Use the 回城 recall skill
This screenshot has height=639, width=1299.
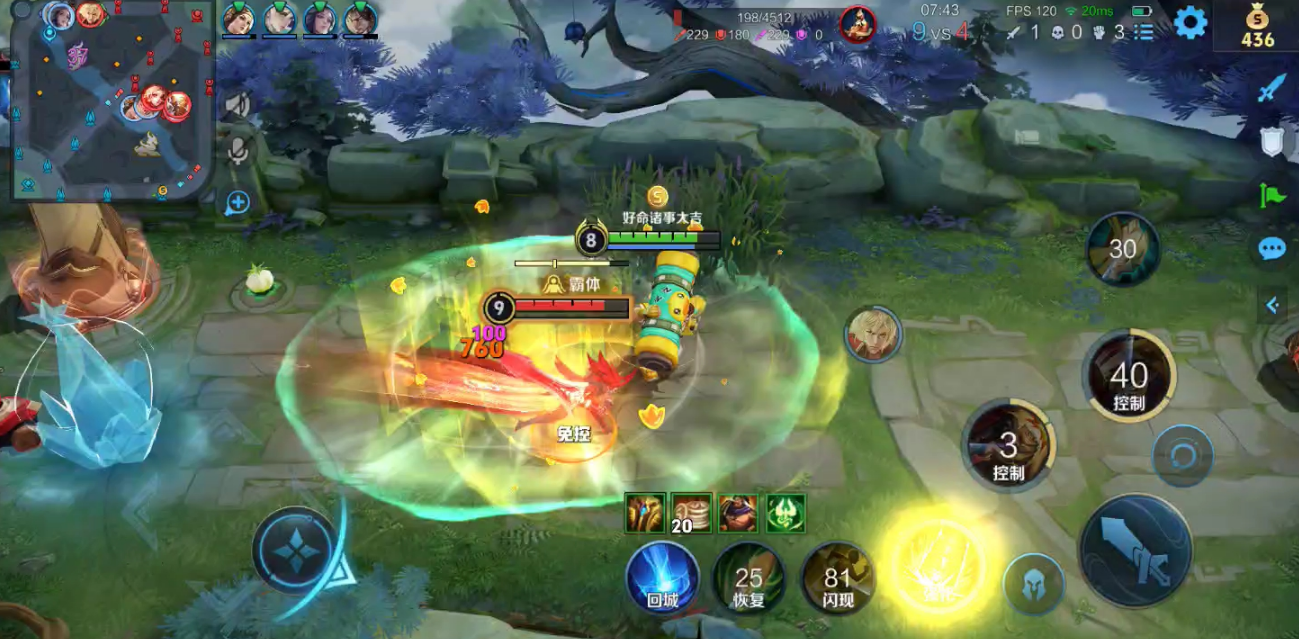[662, 577]
